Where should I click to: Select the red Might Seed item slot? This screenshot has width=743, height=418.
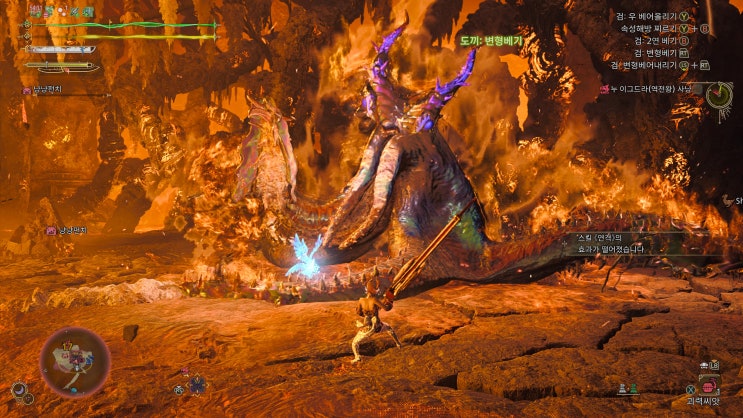(x=708, y=387)
